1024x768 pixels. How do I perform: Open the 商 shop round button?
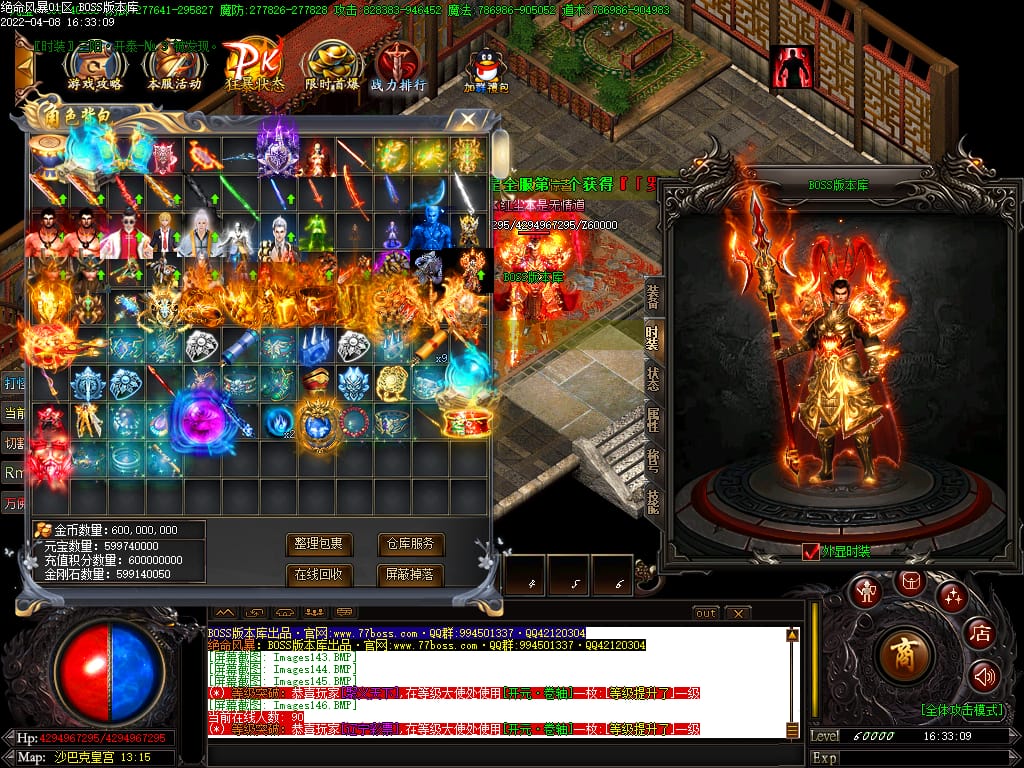point(904,653)
